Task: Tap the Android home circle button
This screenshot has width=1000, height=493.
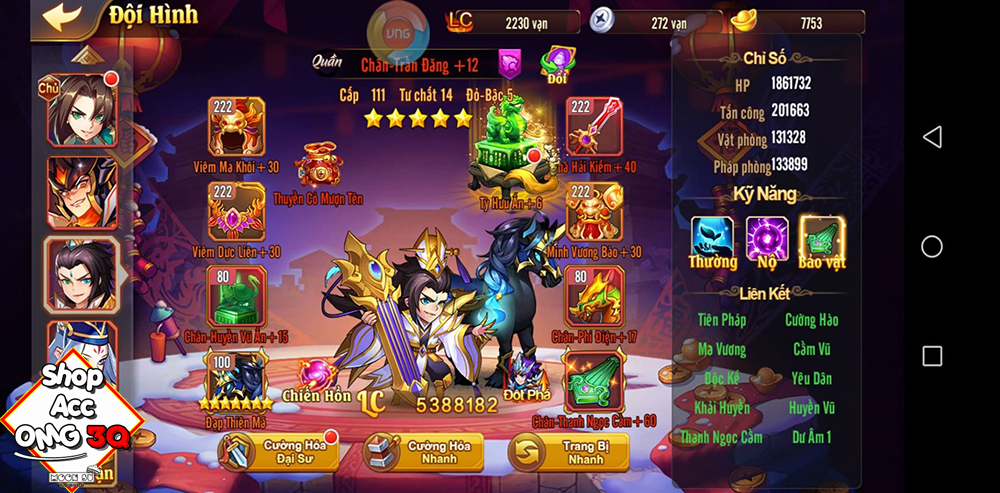Action: [x=932, y=246]
